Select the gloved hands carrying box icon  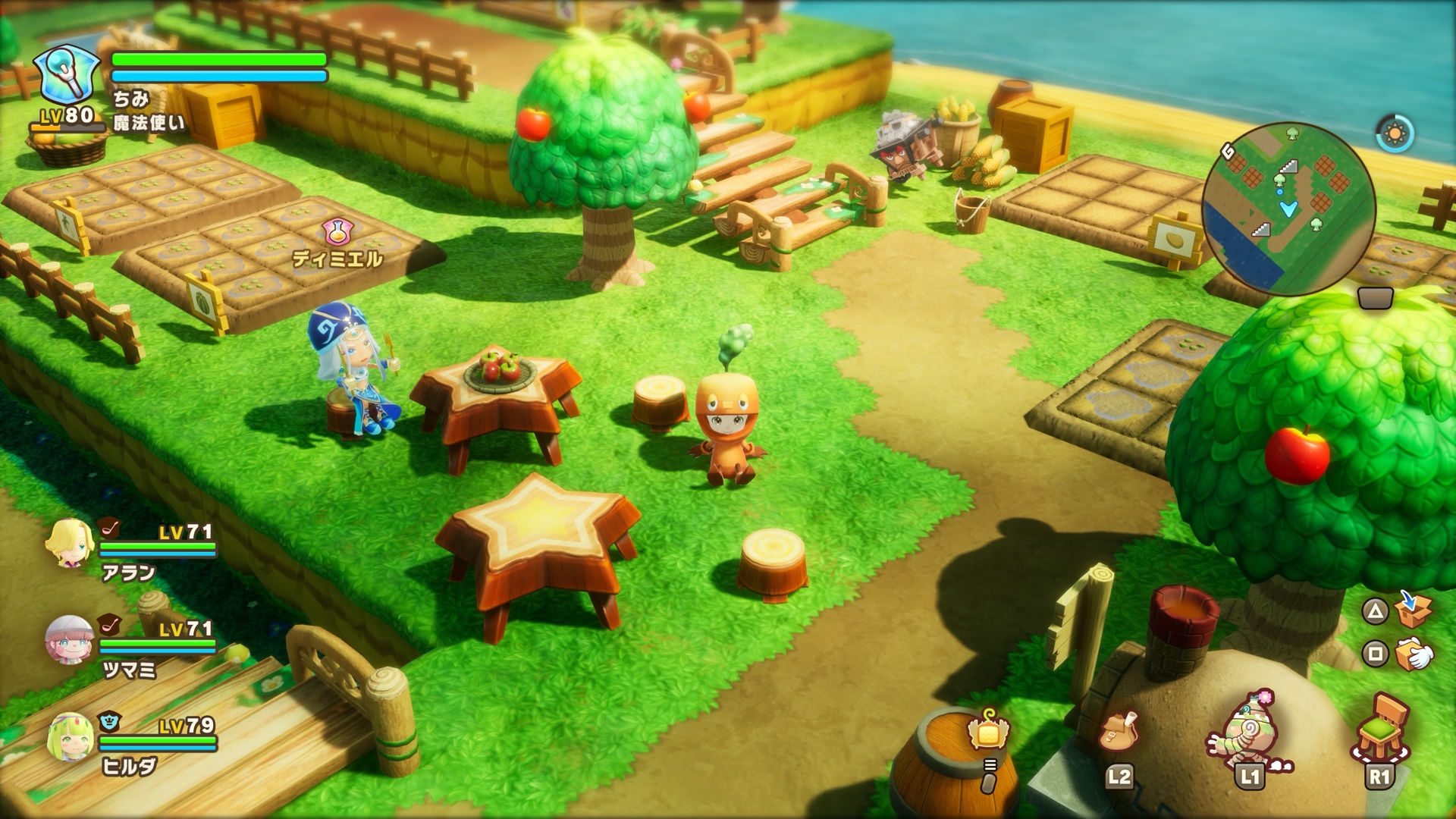[x=1414, y=653]
